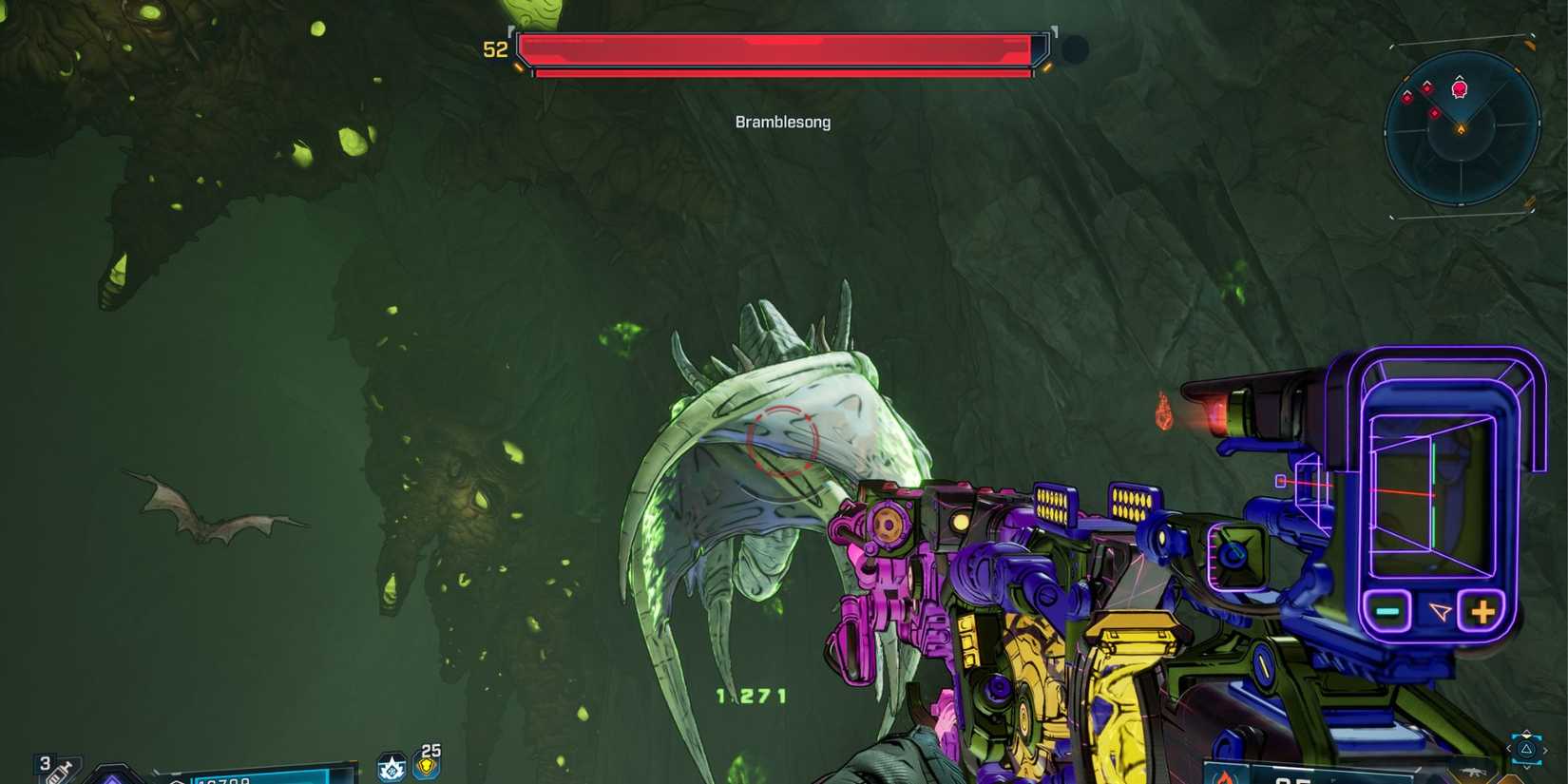The width and height of the screenshot is (1568, 784).
Task: Select the Bramblesong boss nameplate
Action: 782,122
